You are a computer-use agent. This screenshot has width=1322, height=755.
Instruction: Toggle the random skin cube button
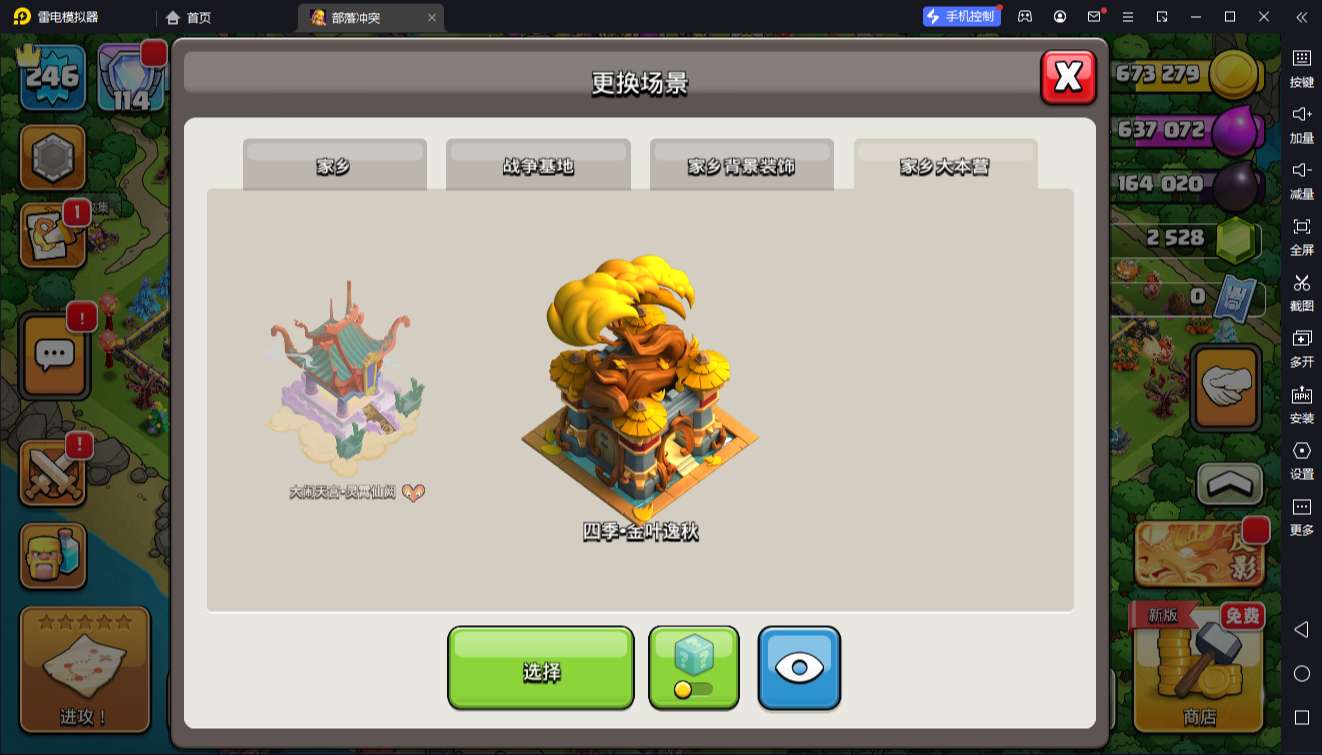[693, 668]
